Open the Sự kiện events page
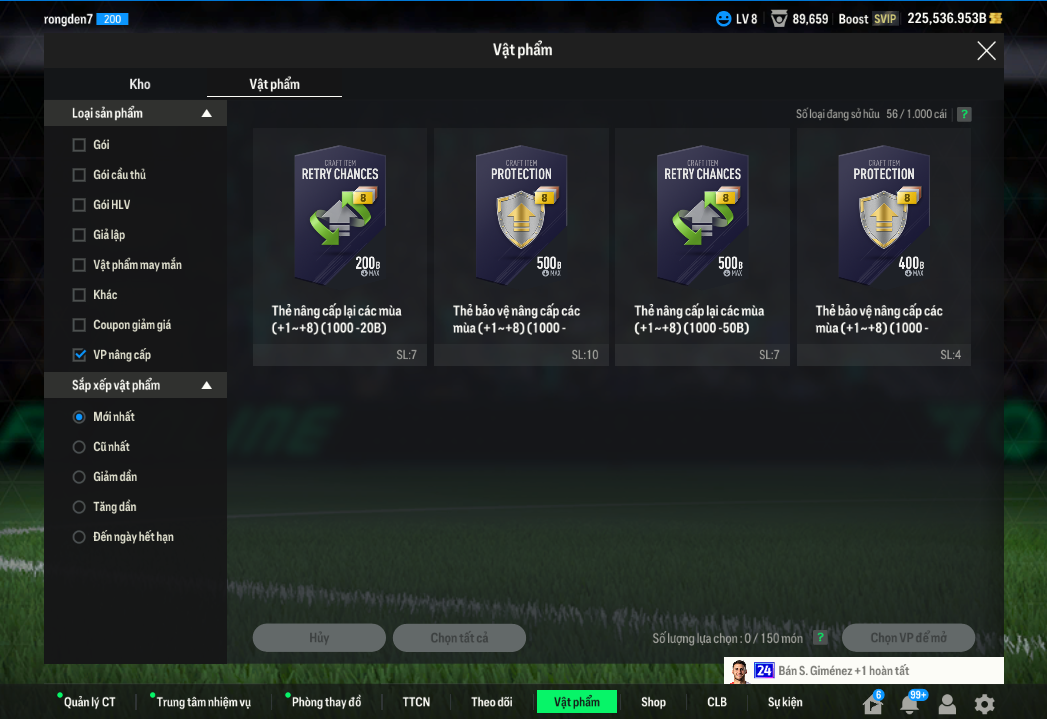Viewport: 1047px width, 719px height. coord(785,702)
